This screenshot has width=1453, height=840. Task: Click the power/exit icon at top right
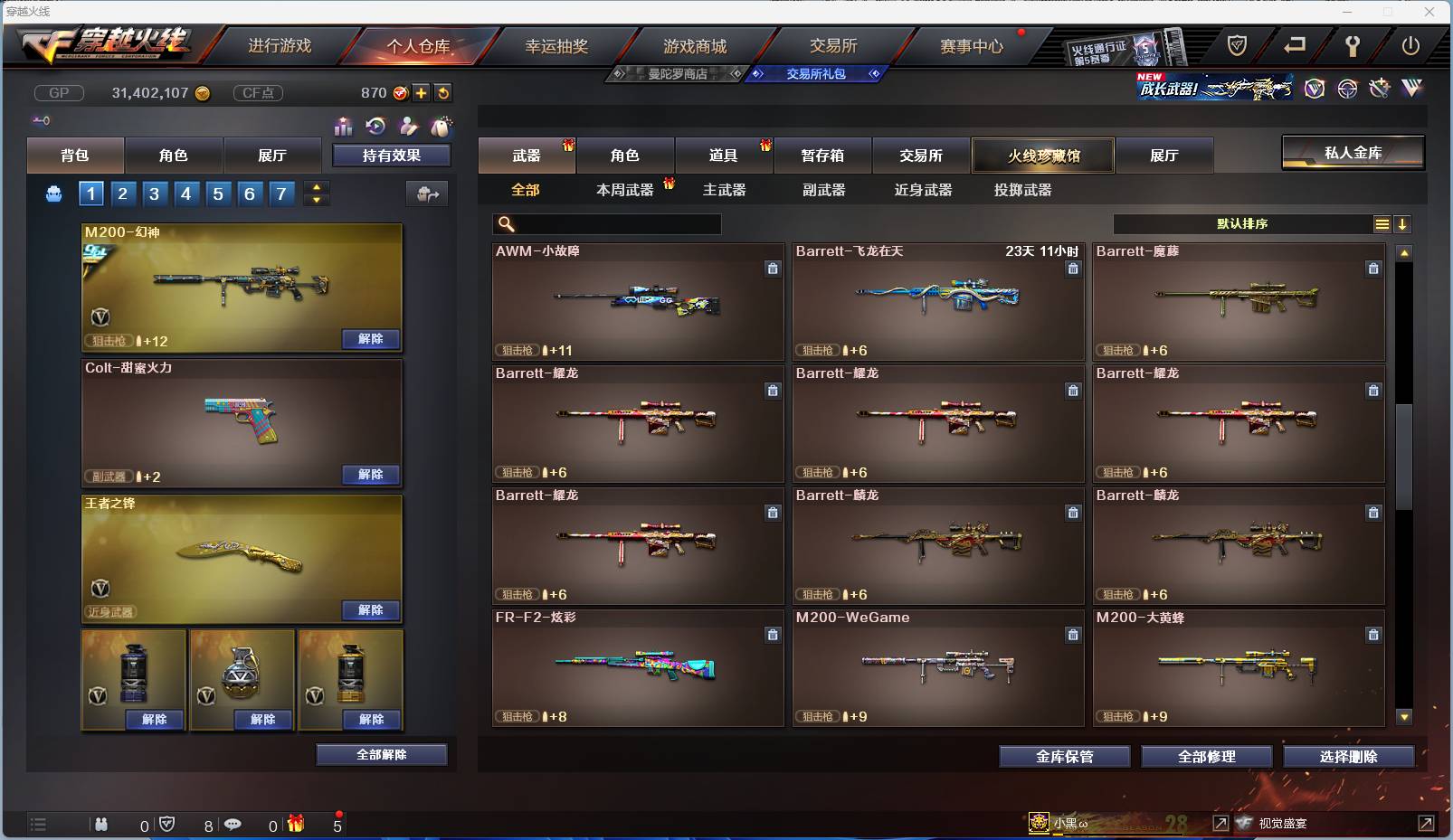(1410, 44)
